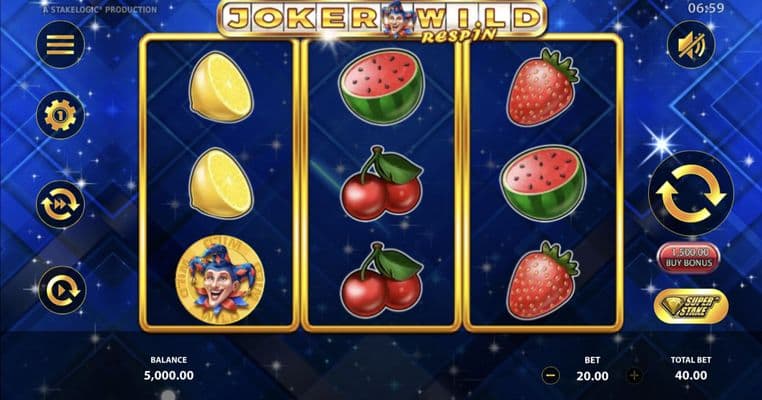
Task: Open bet settings gear with coin
Action: [60, 115]
